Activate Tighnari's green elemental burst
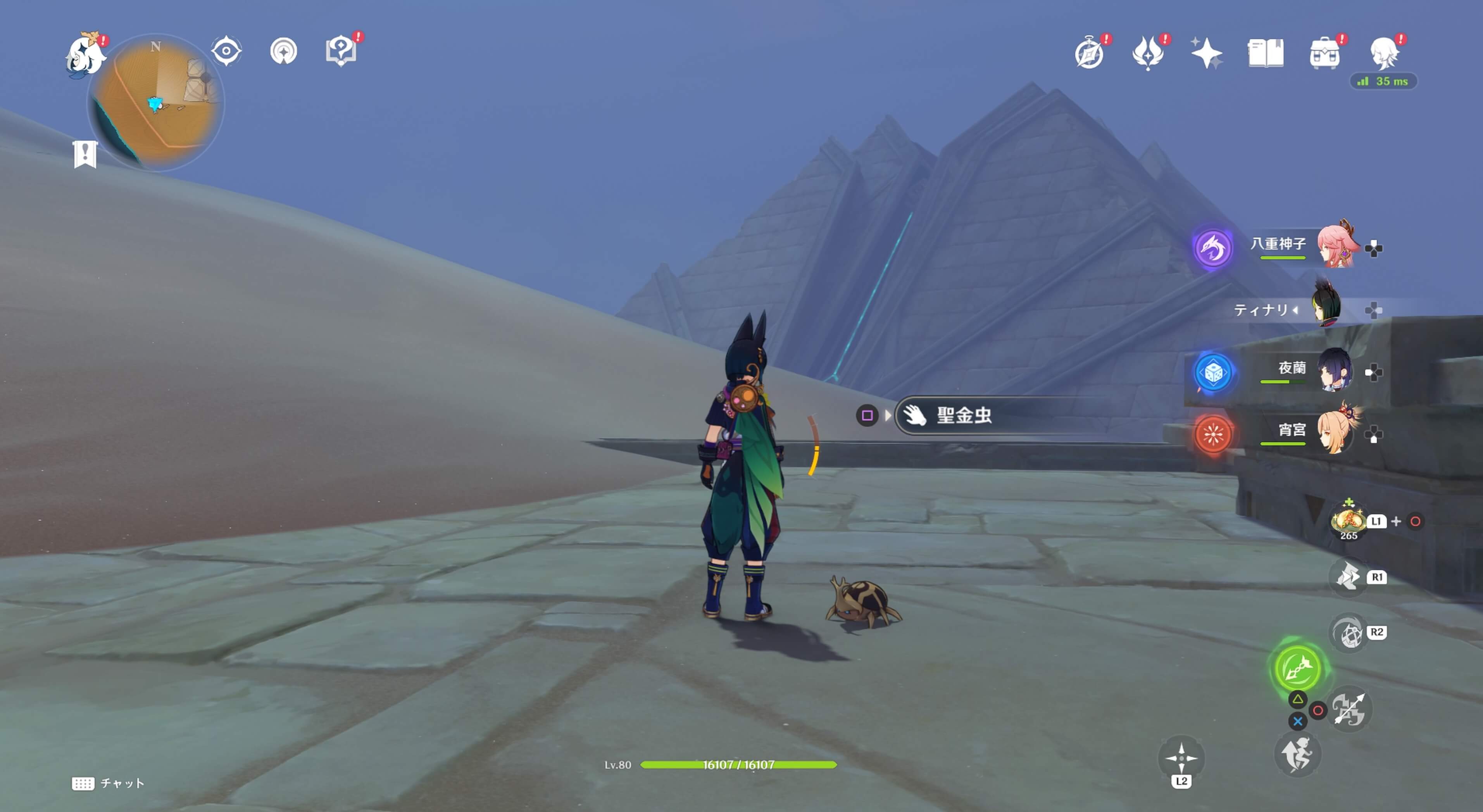Image resolution: width=1483 pixels, height=812 pixels. [x=1297, y=668]
